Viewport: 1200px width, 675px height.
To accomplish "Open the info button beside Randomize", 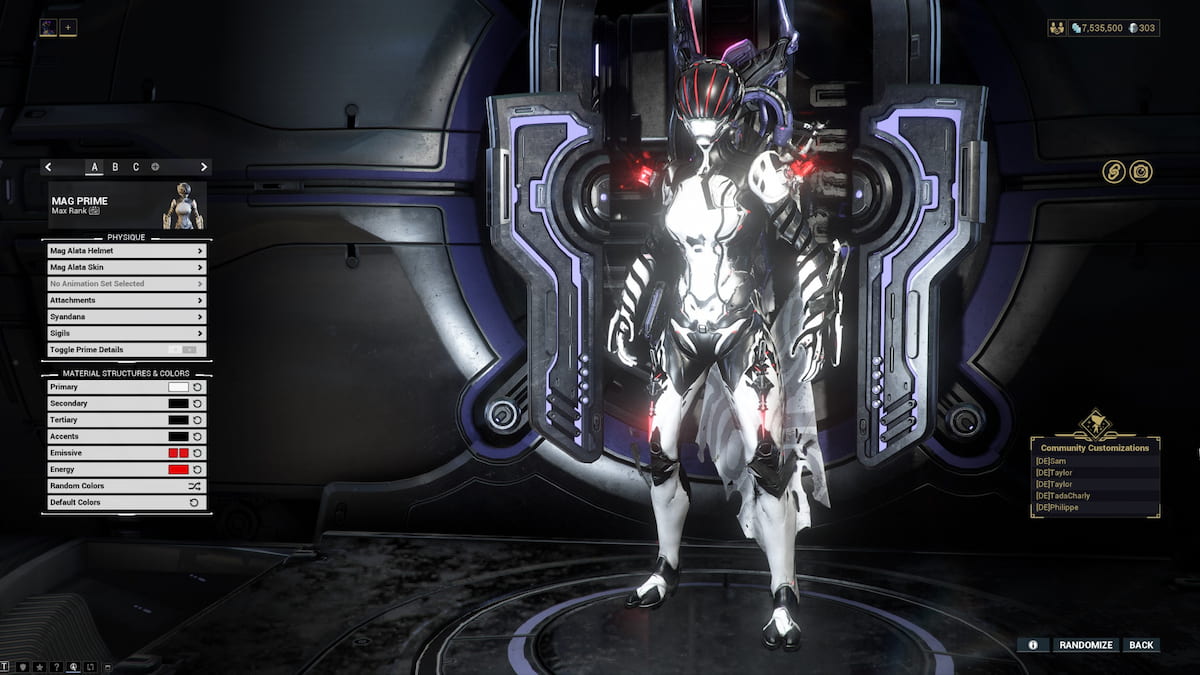I will tap(1033, 645).
